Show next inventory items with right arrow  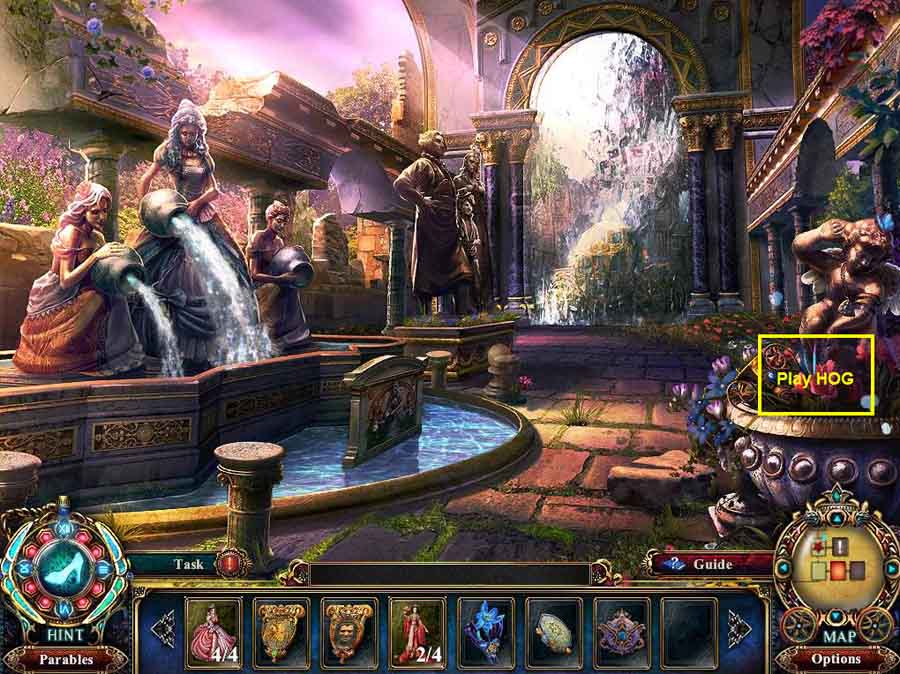(x=739, y=628)
